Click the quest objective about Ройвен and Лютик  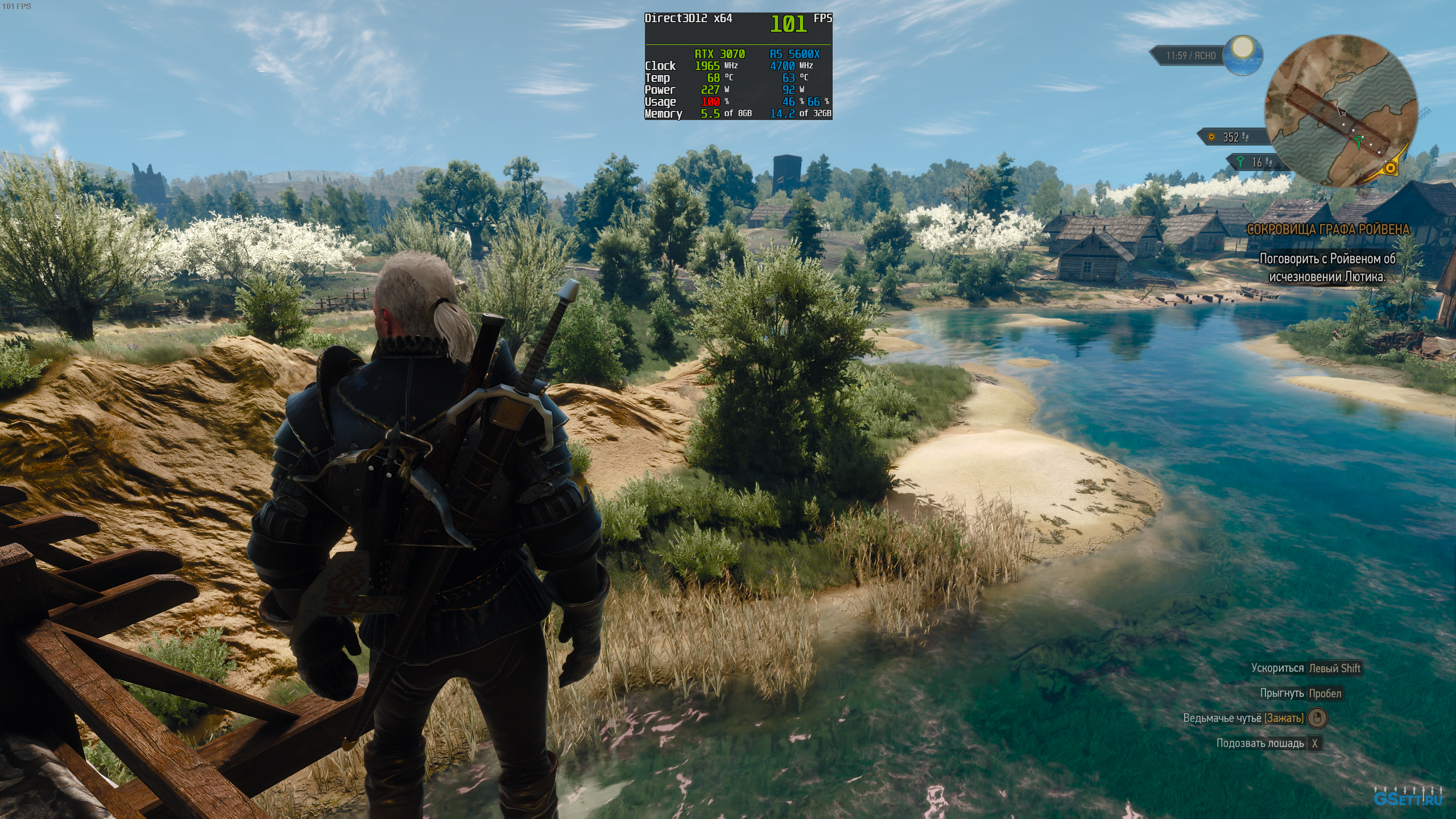point(1327,267)
